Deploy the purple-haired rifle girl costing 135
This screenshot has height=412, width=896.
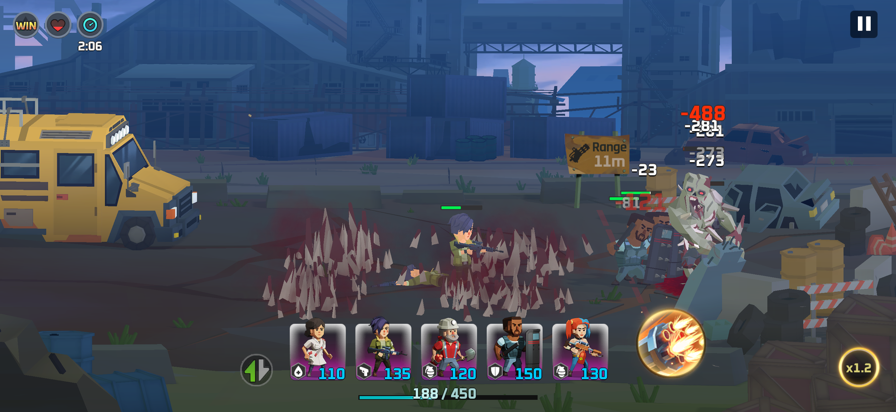point(384,352)
